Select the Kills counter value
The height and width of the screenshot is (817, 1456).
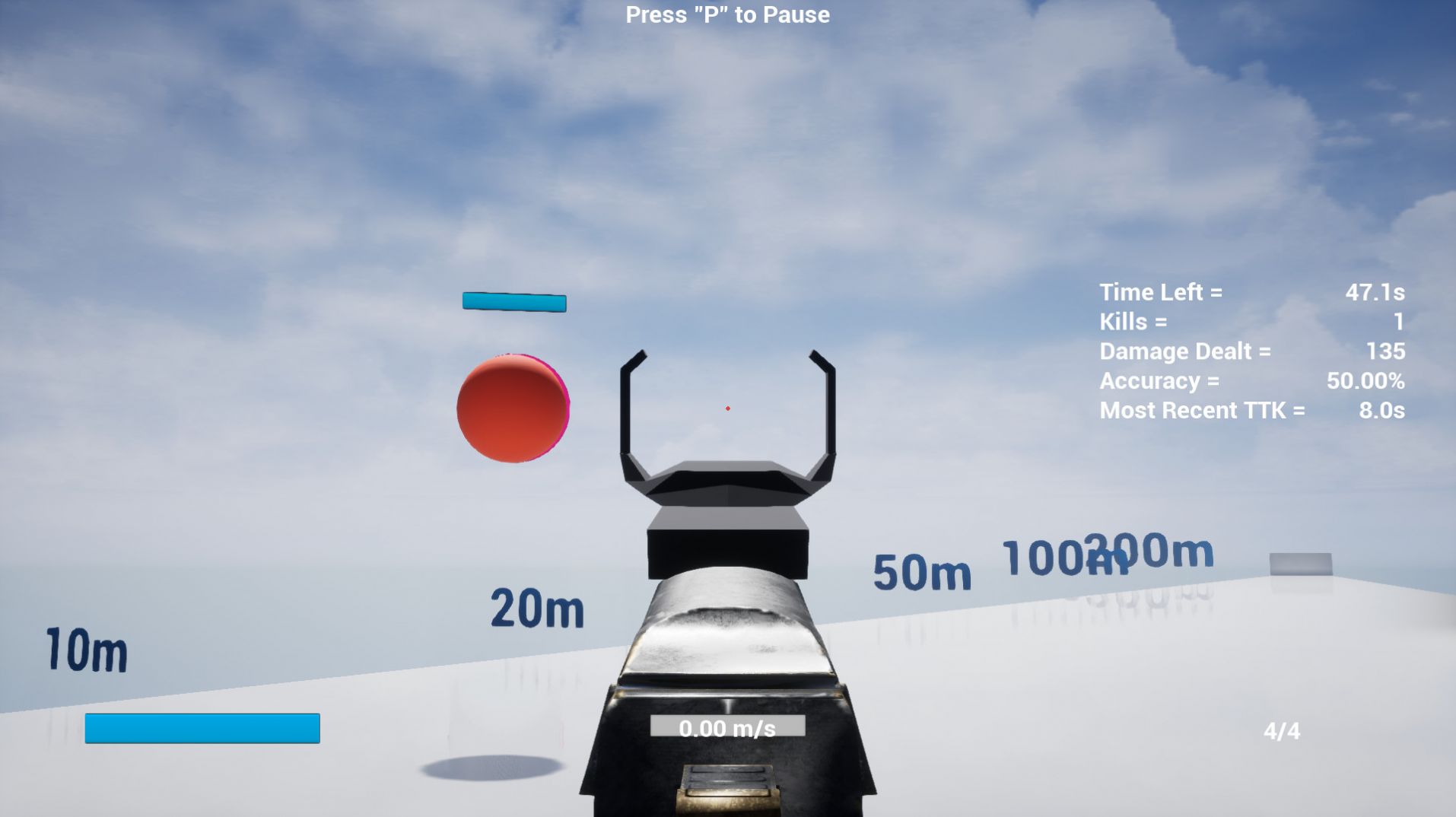click(1398, 322)
